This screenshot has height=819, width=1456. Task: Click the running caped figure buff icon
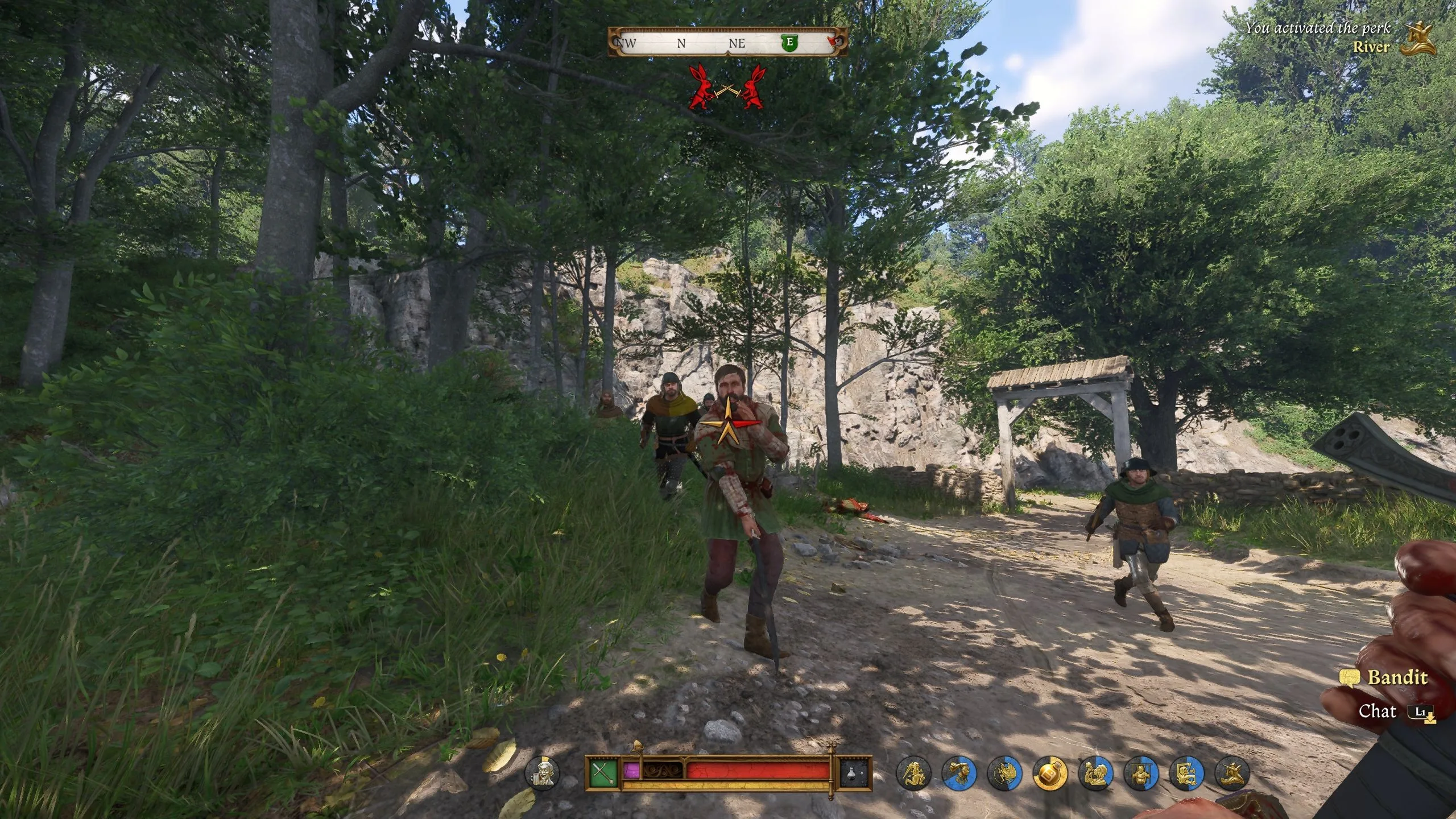pyautogui.click(x=1004, y=774)
